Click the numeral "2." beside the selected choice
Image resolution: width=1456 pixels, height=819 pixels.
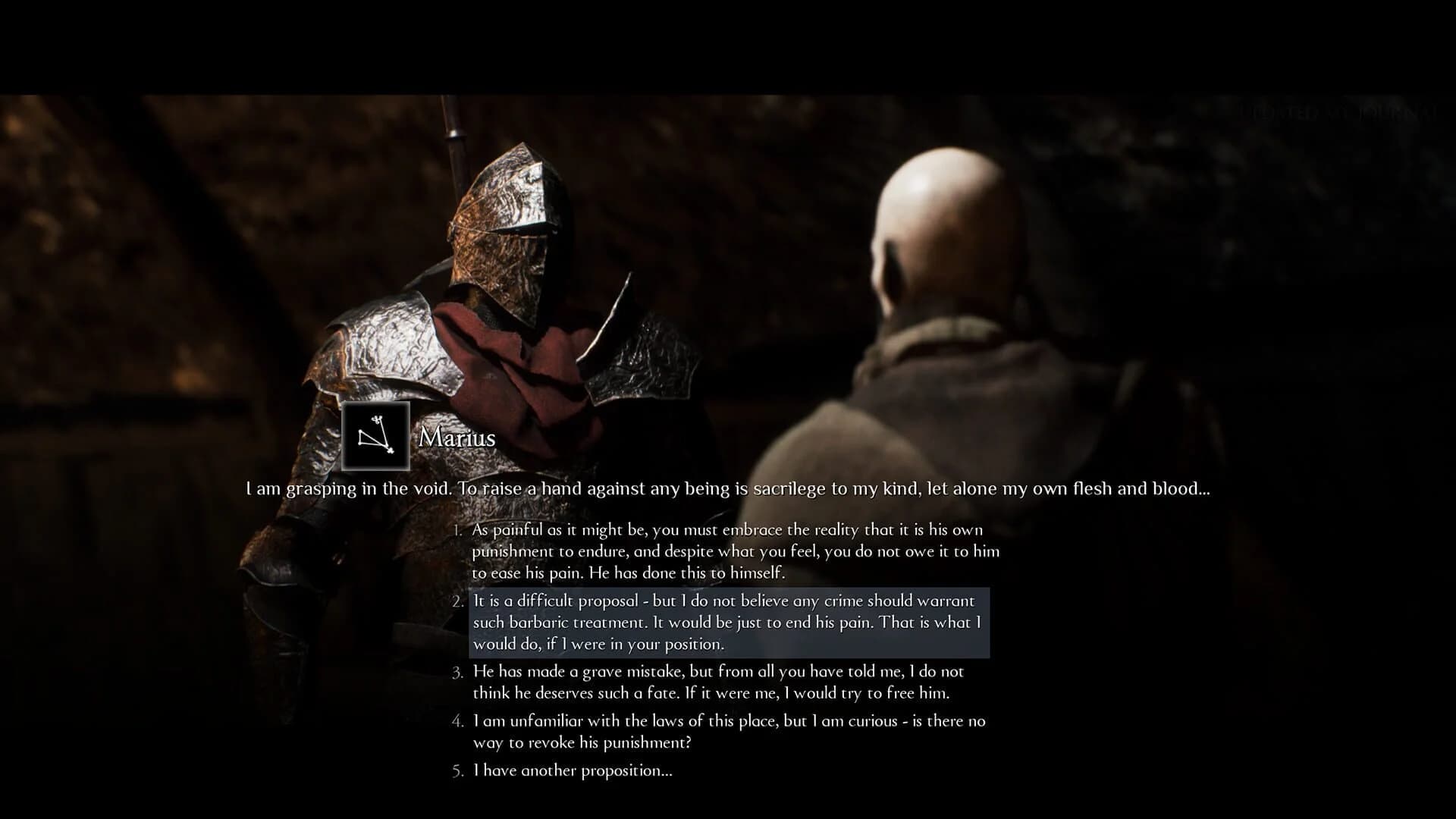[x=457, y=601]
